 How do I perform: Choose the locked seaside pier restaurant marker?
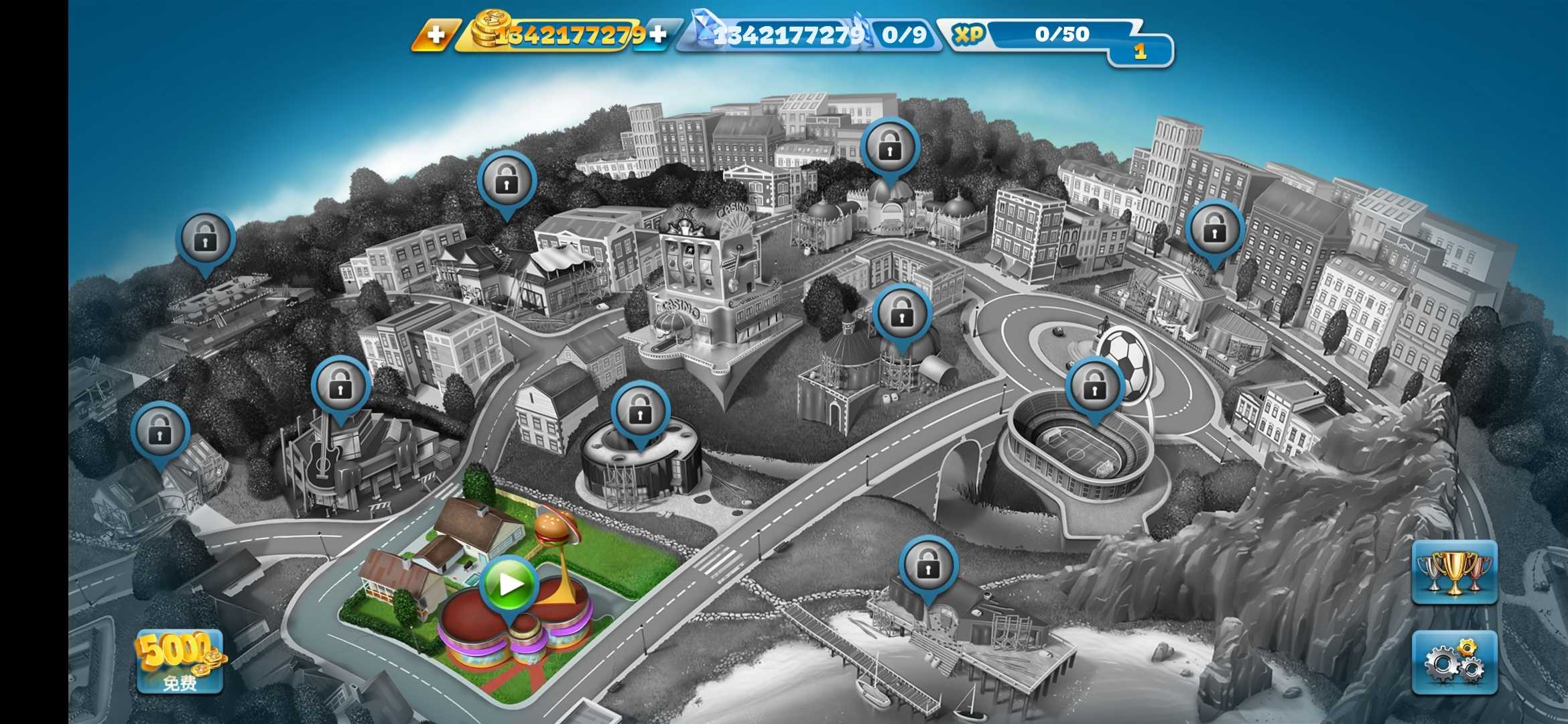pyautogui.click(x=927, y=565)
